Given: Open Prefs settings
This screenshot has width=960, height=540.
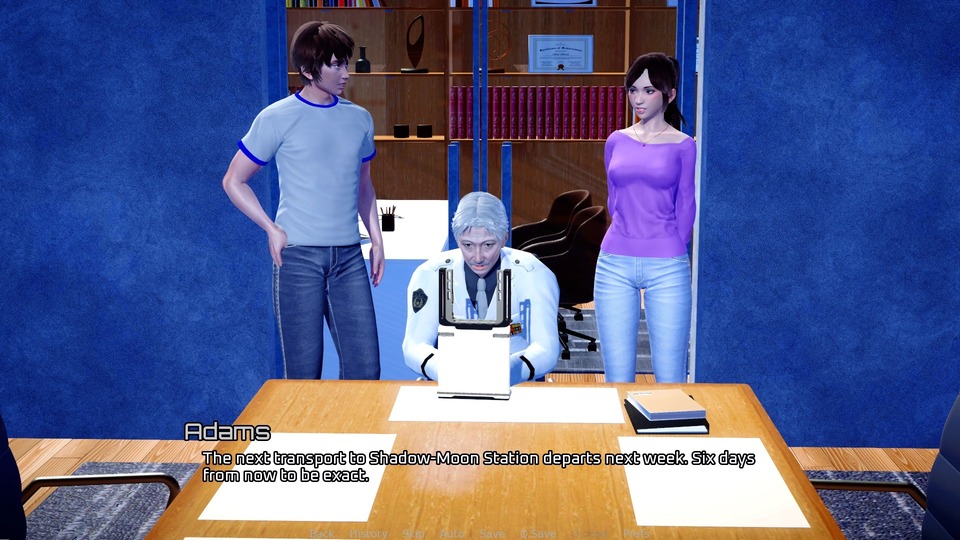Looking at the screenshot, I should click(636, 534).
